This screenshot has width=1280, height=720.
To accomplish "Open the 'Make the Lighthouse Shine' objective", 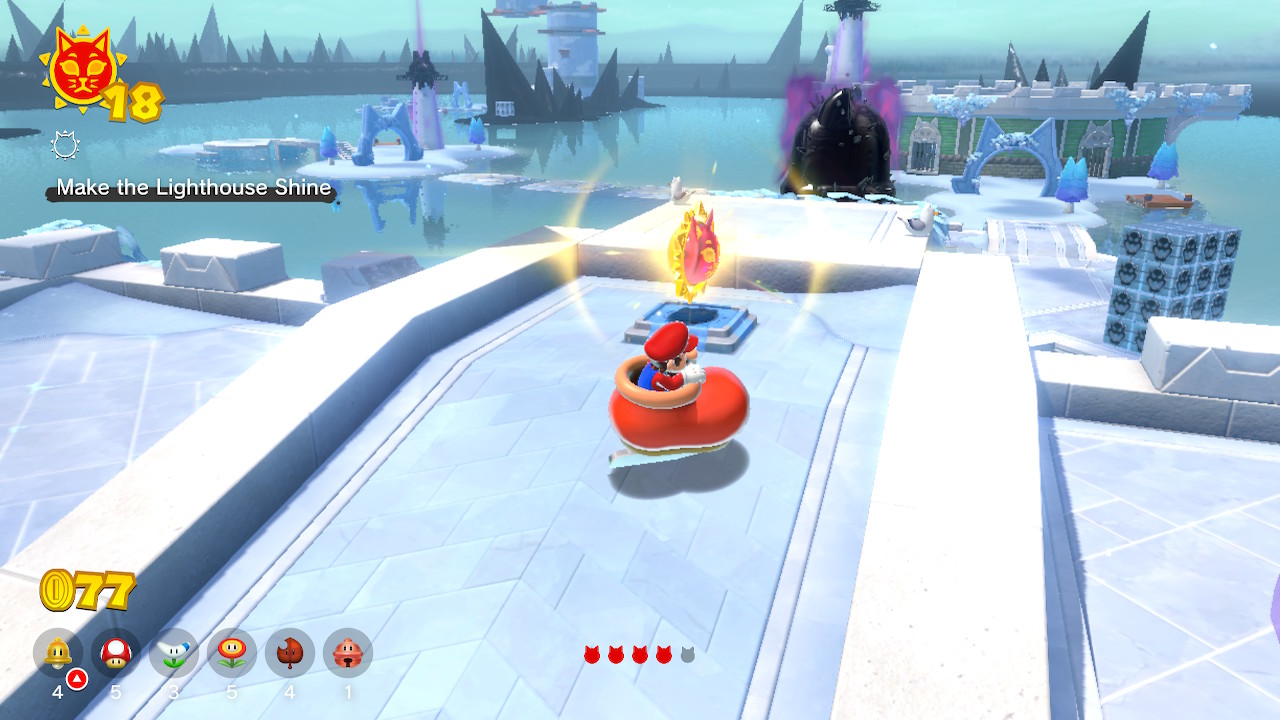I will [193, 188].
